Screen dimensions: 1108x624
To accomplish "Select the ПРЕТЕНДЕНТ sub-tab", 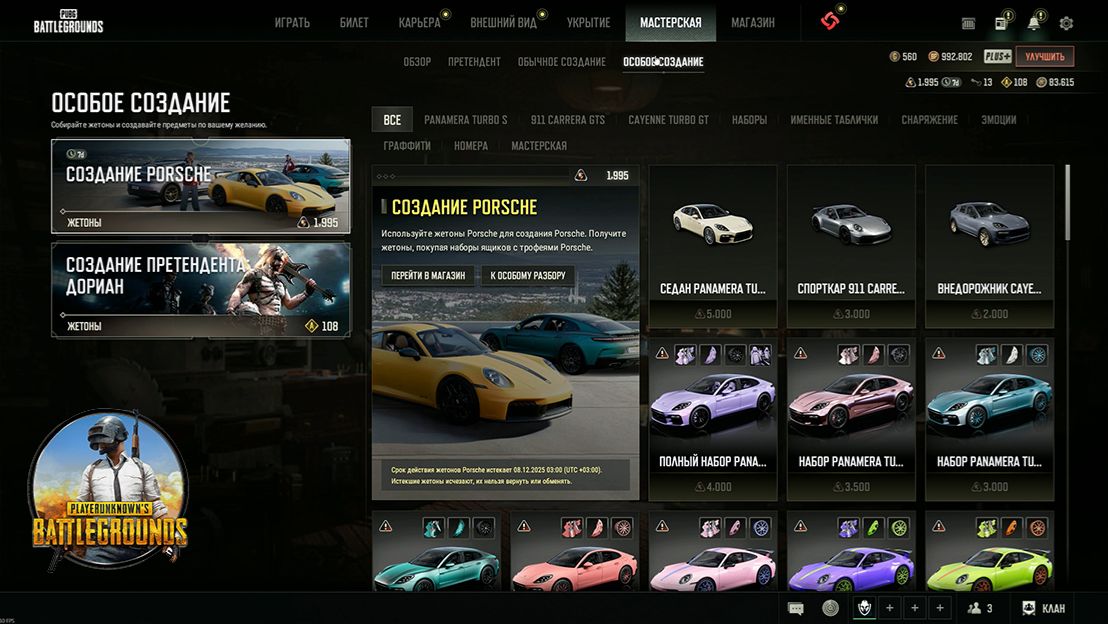I will point(474,62).
